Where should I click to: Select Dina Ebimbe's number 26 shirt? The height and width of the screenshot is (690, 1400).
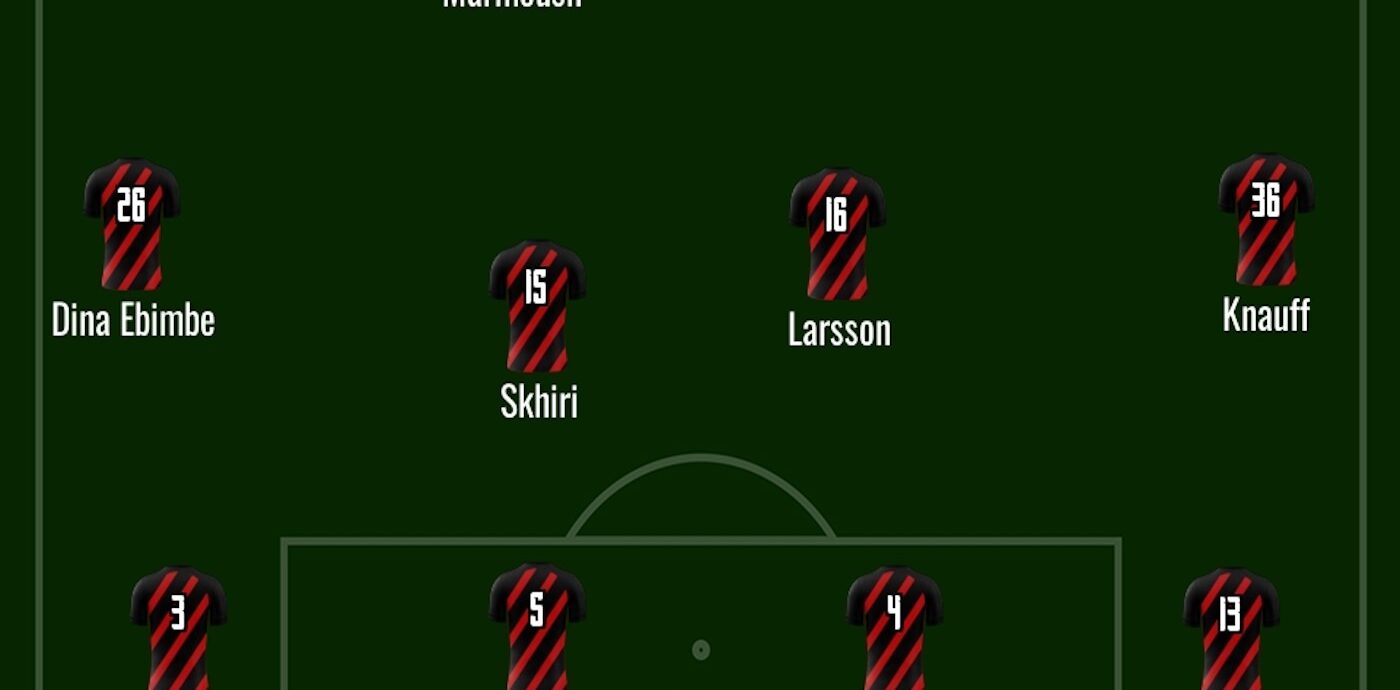[132, 223]
